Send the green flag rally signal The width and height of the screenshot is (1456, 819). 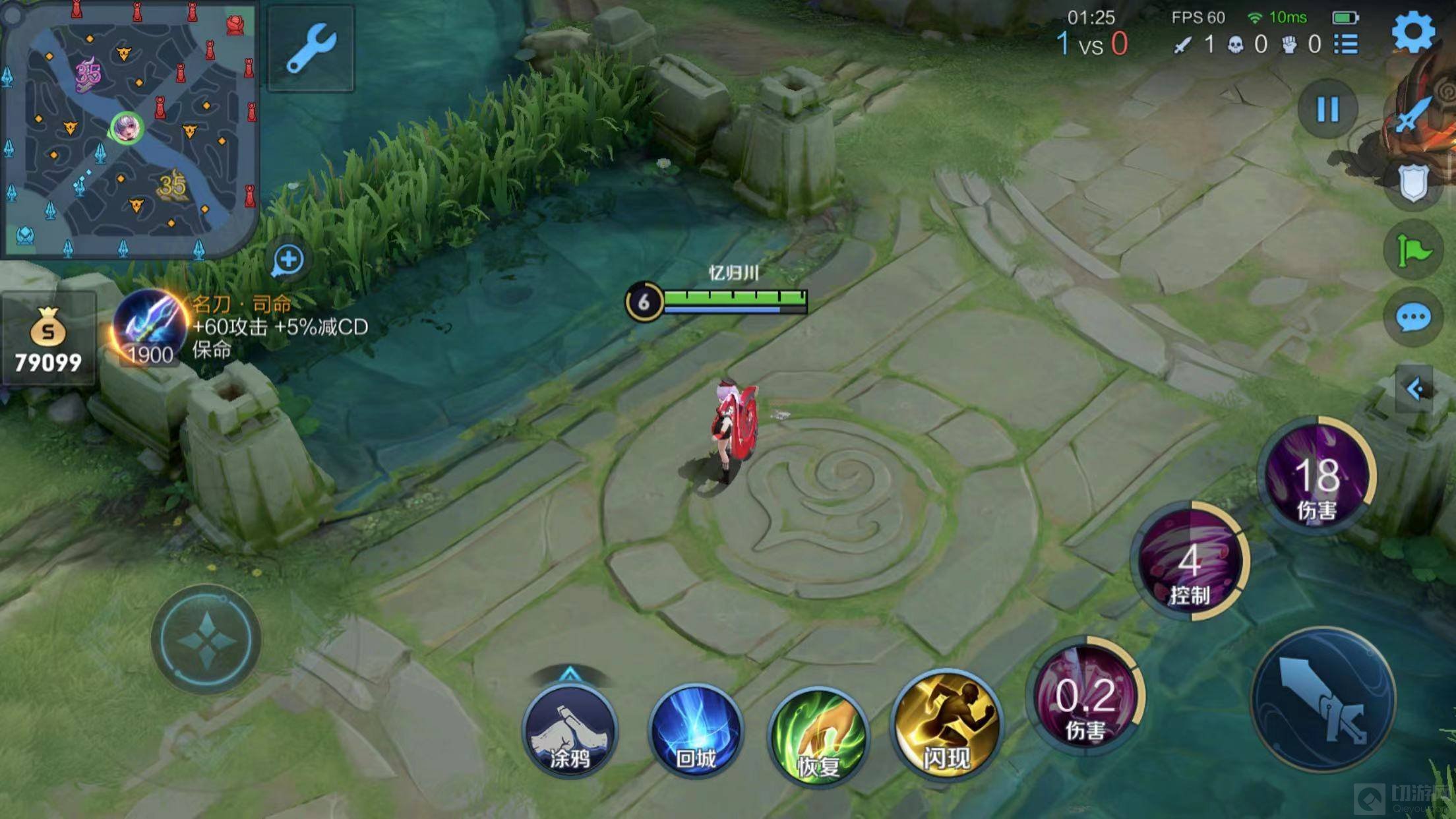(x=1413, y=251)
